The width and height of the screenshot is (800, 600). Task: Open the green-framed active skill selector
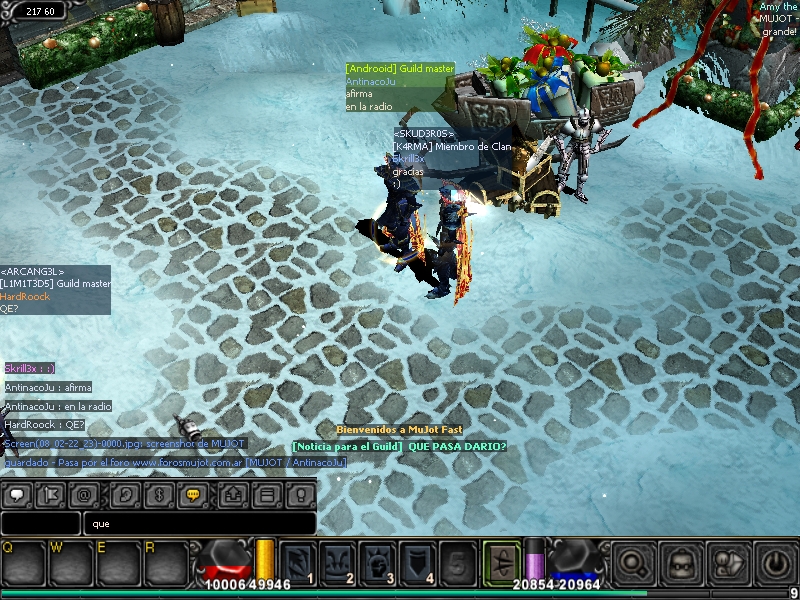[502, 561]
